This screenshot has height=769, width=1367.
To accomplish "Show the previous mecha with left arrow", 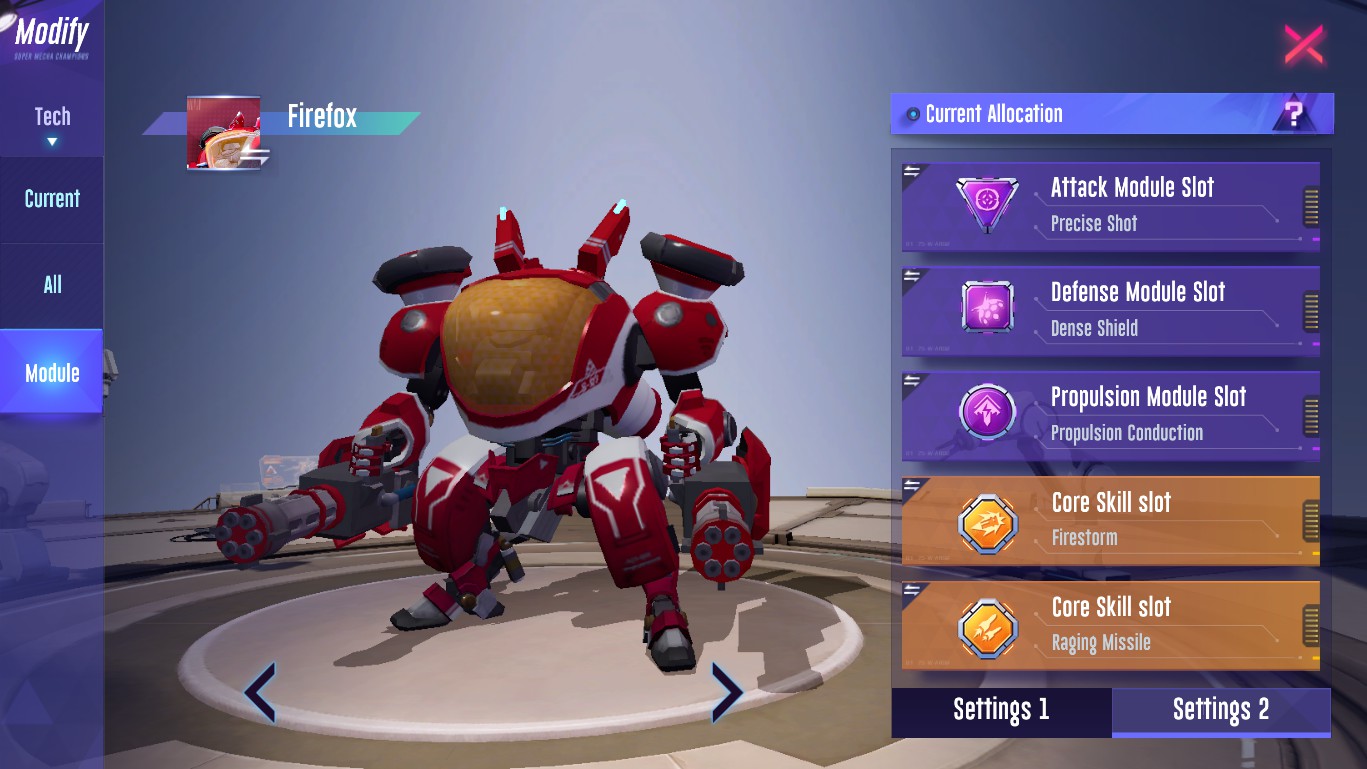I will pyautogui.click(x=260, y=692).
